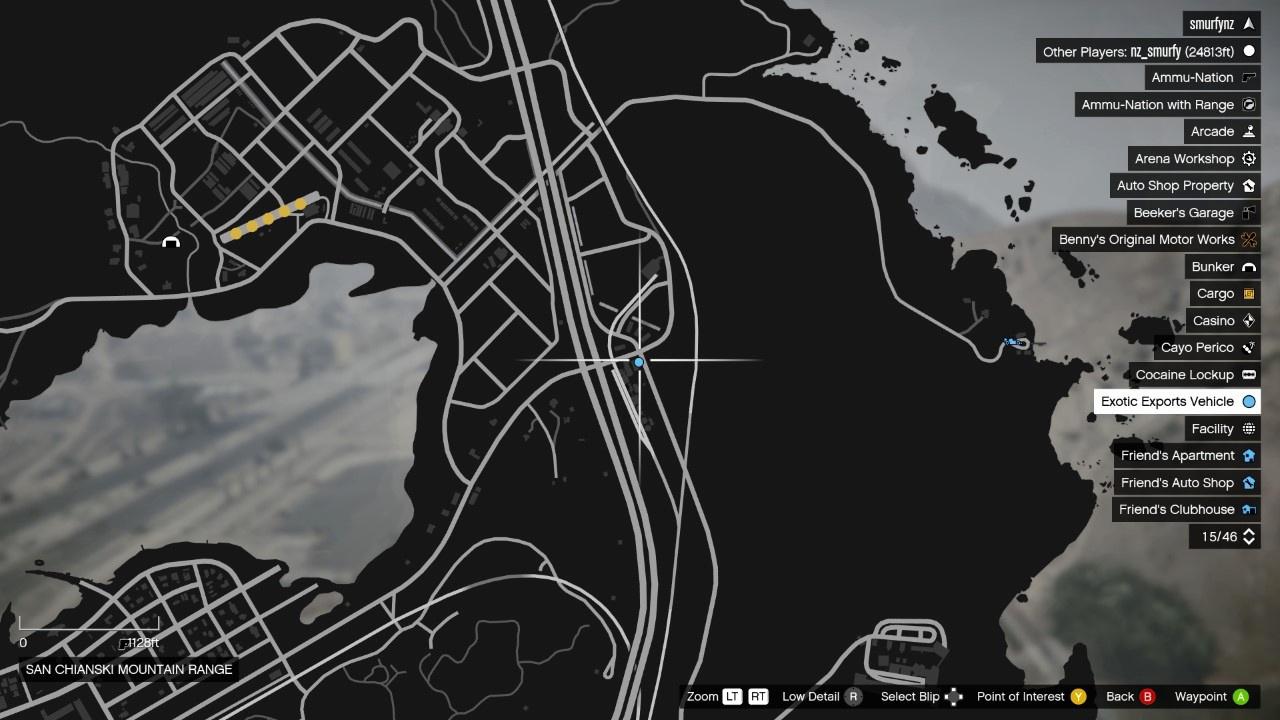Select Benny's Original Motor Works entry
Screen dimensions: 1280x720
point(1156,240)
